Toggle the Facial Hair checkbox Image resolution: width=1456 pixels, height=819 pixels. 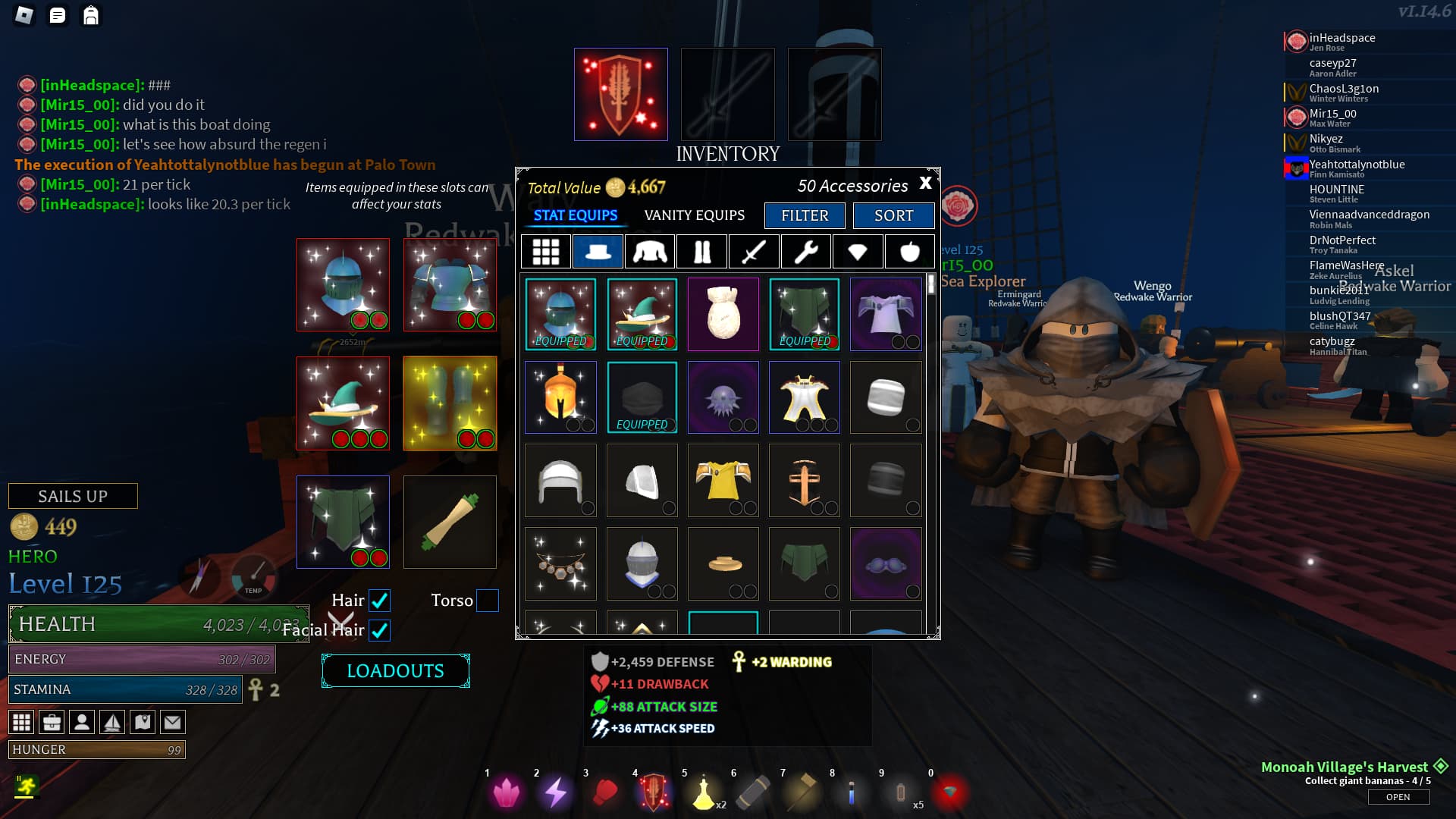[379, 630]
